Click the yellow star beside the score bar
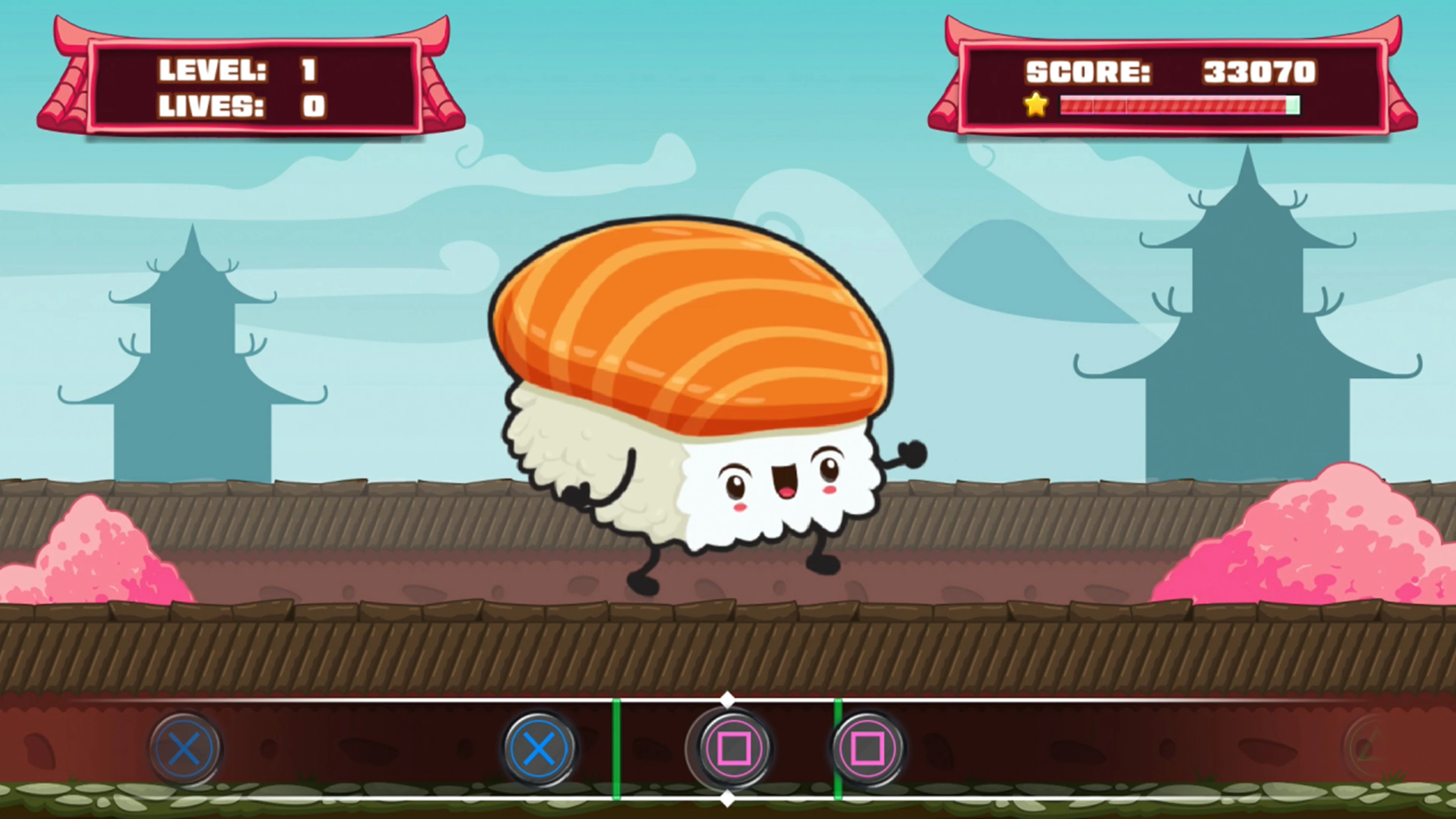The height and width of the screenshot is (819, 1456). pos(1036,105)
